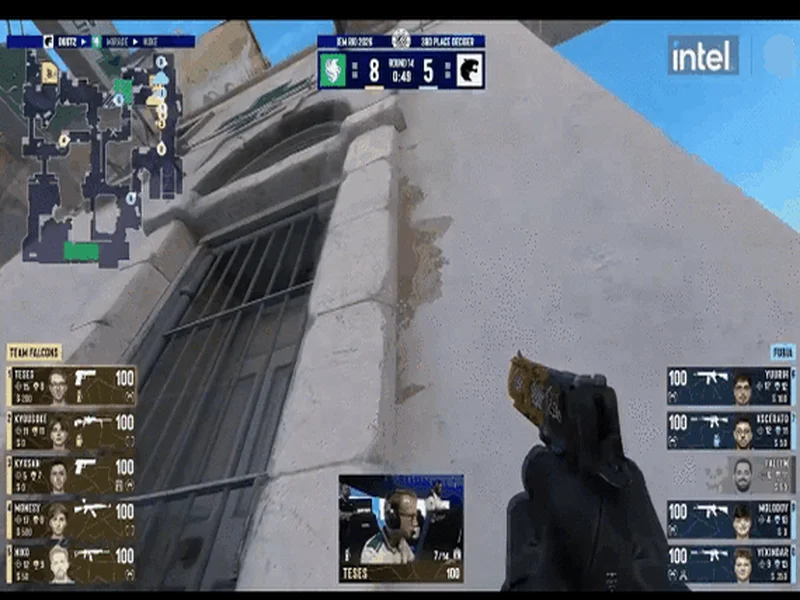Image resolution: width=800 pixels, height=600 pixels.
Task: Click the Intel sponsor logo
Action: tap(702, 56)
